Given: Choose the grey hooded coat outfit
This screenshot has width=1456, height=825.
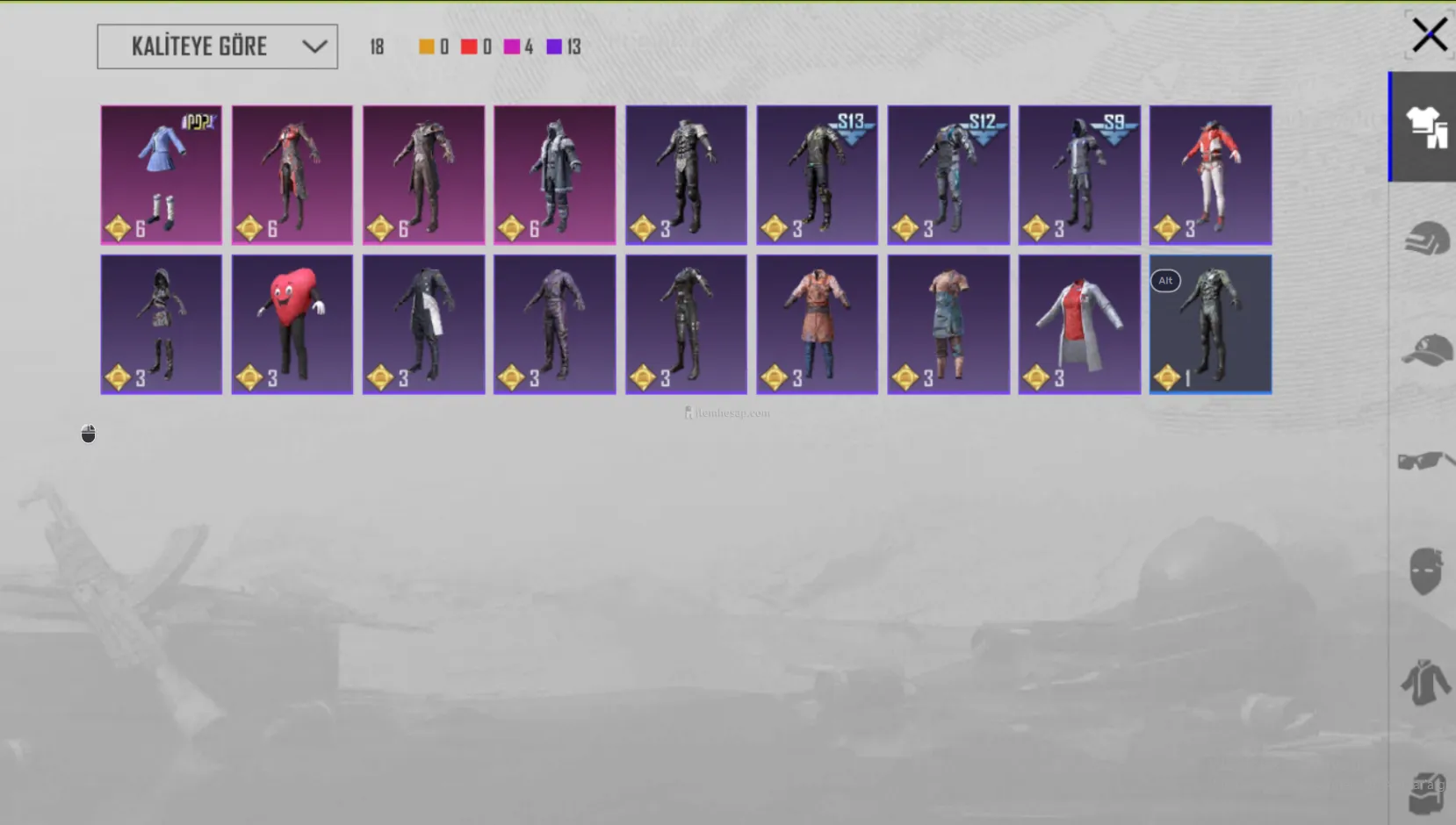Looking at the screenshot, I should tap(554, 175).
